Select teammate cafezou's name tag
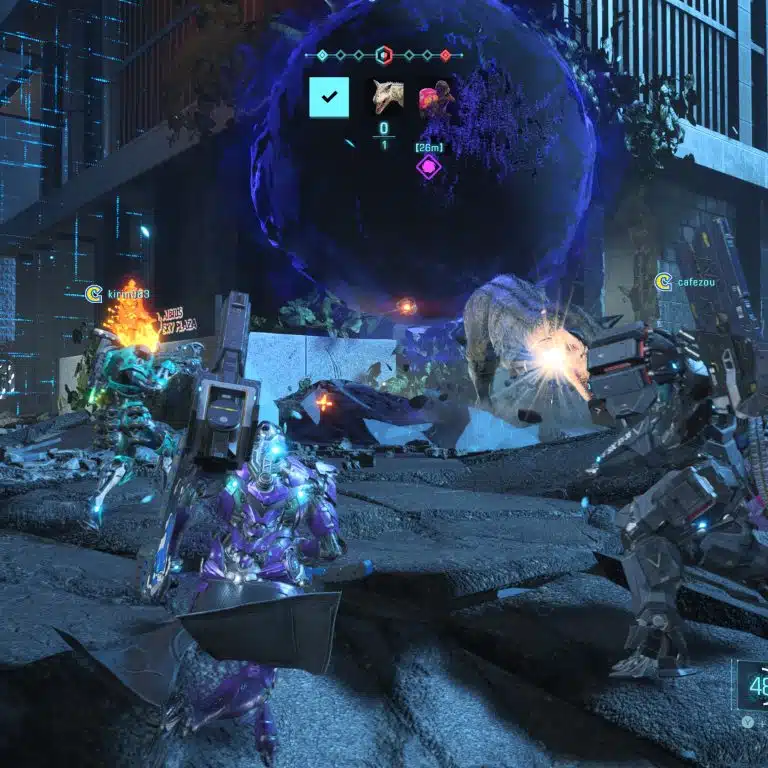This screenshot has height=768, width=768. click(695, 283)
